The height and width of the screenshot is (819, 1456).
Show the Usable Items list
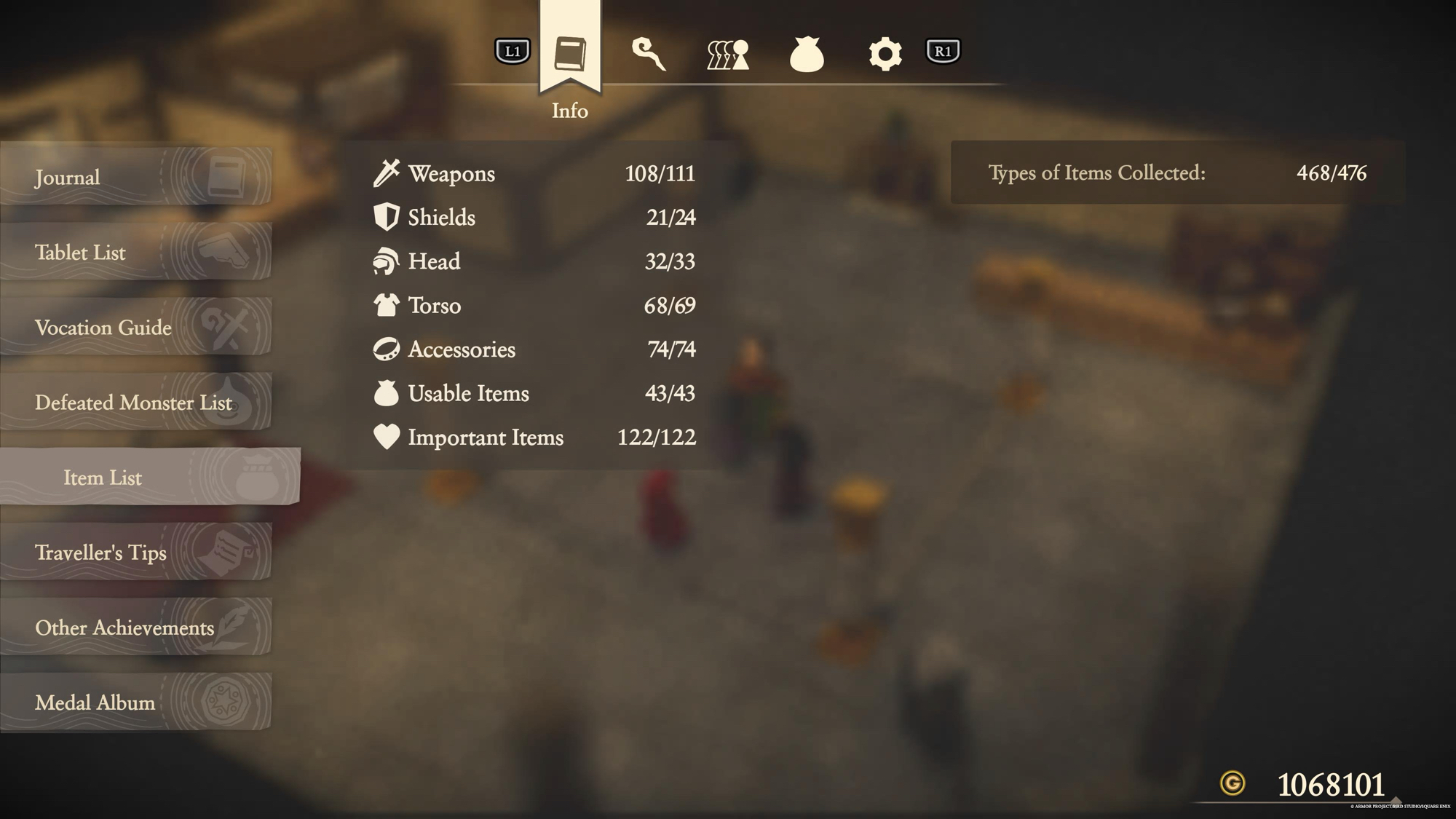534,393
